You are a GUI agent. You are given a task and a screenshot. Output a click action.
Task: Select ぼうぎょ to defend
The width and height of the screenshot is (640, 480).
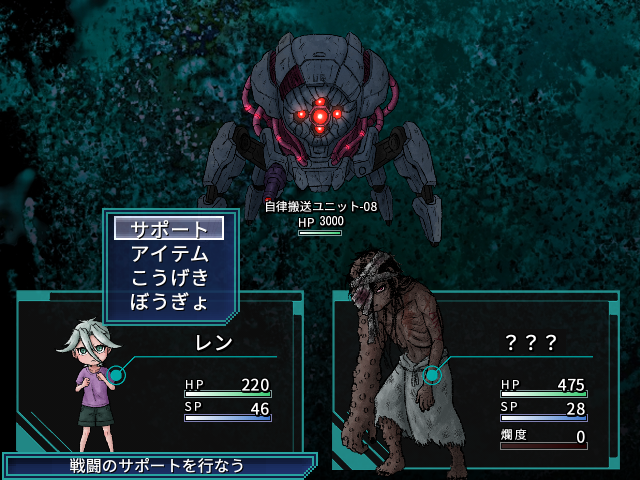tap(169, 300)
